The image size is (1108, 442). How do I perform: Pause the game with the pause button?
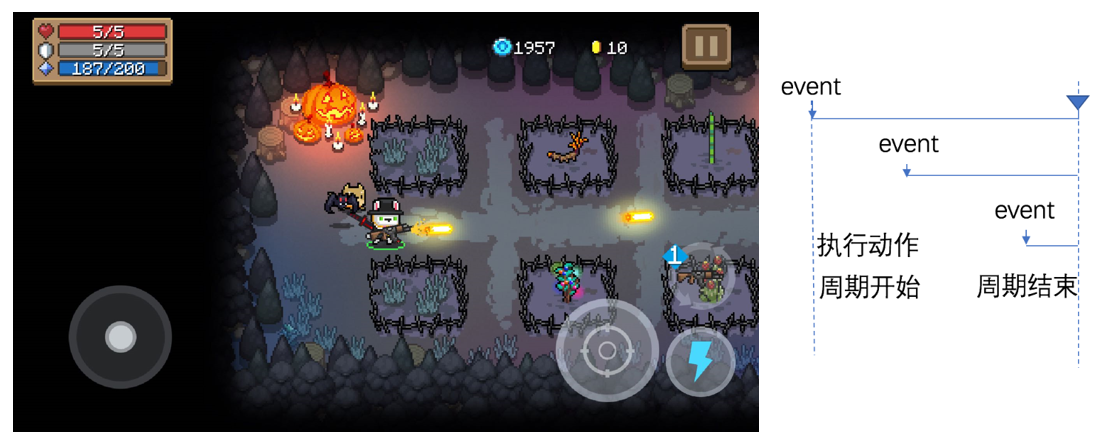pyautogui.click(x=706, y=46)
